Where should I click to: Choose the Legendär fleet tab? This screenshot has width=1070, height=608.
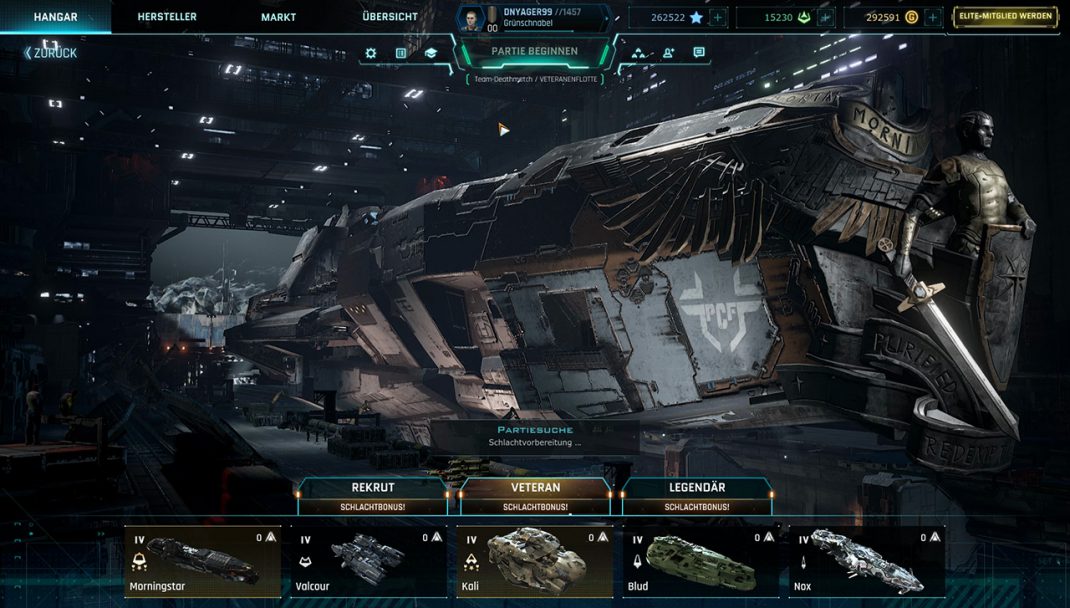point(697,495)
